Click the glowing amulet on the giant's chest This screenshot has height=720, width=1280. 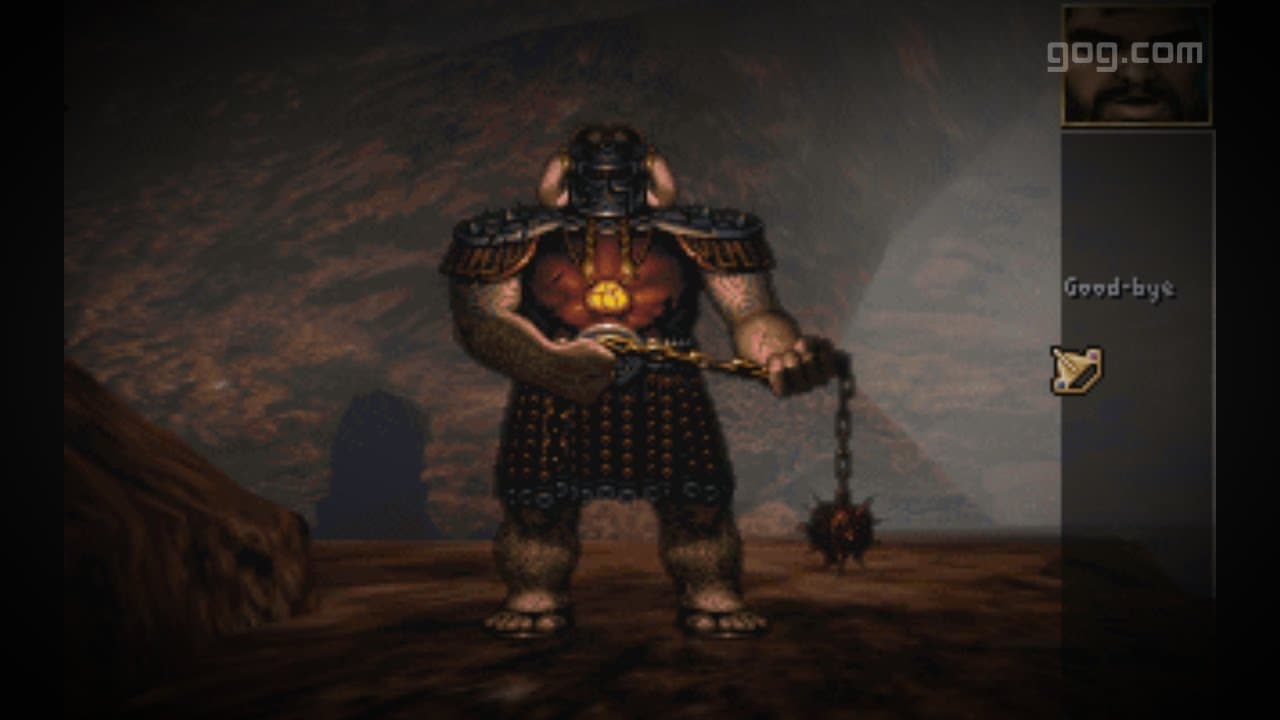(x=608, y=295)
